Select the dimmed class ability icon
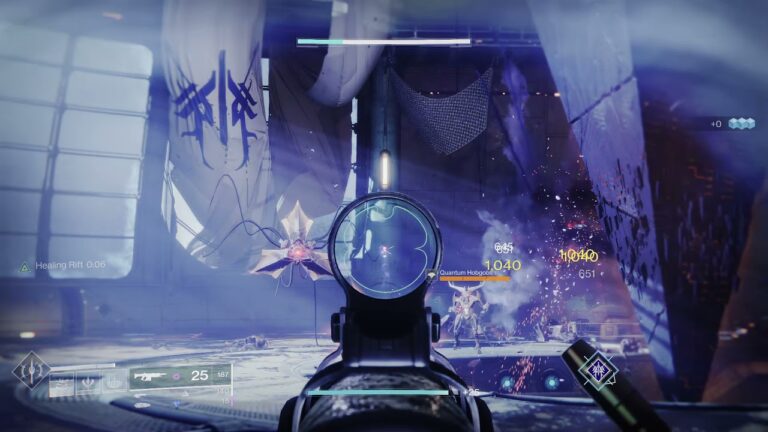The height and width of the screenshot is (432, 768). pyautogui.click(x=116, y=381)
